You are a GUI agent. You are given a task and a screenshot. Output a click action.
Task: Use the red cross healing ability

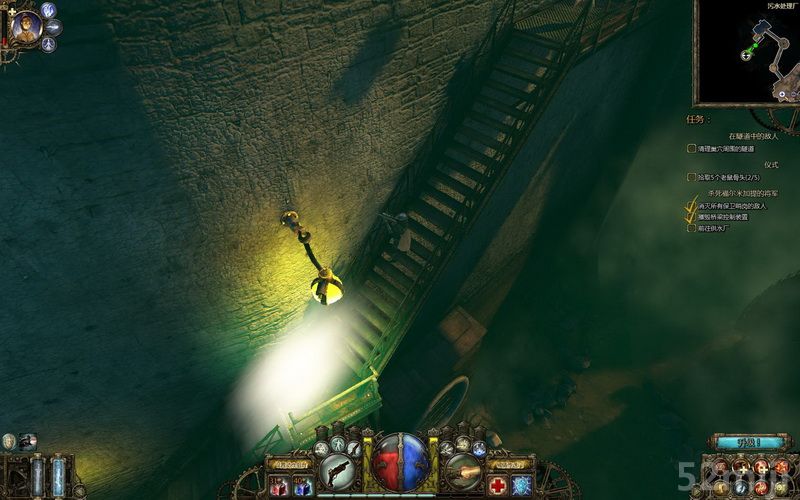tap(498, 486)
